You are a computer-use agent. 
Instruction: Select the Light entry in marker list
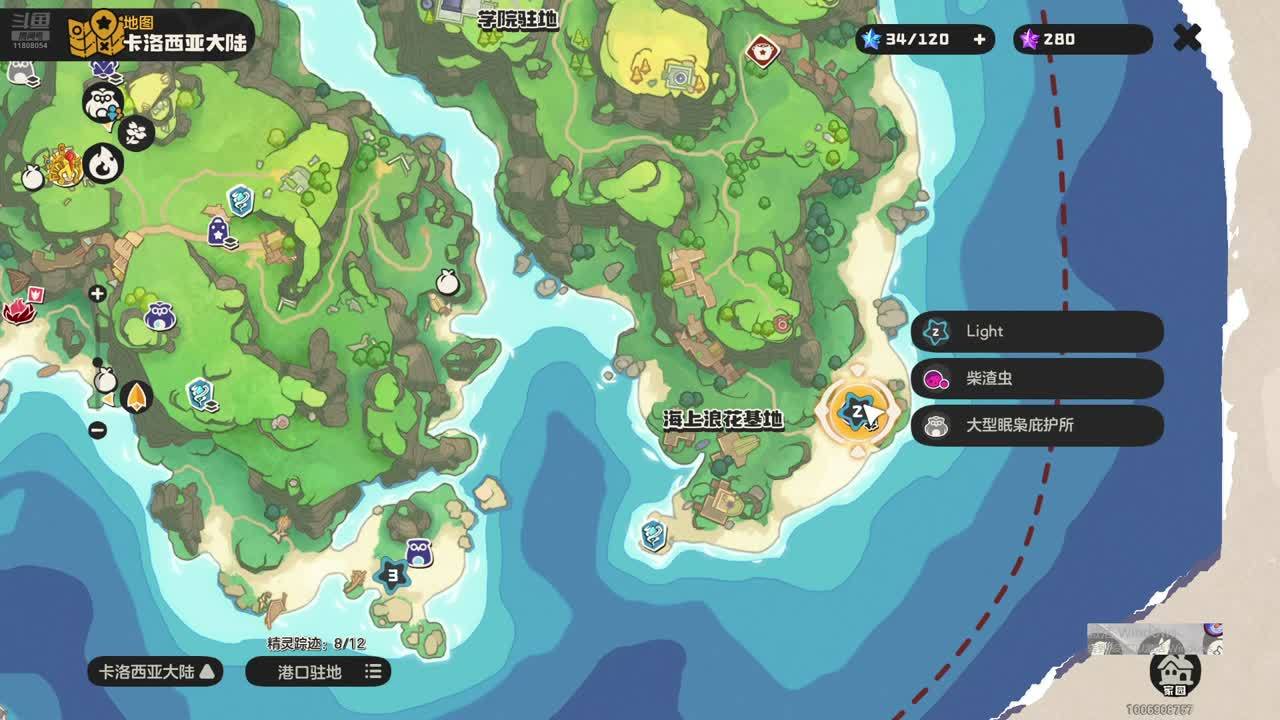(x=1037, y=332)
